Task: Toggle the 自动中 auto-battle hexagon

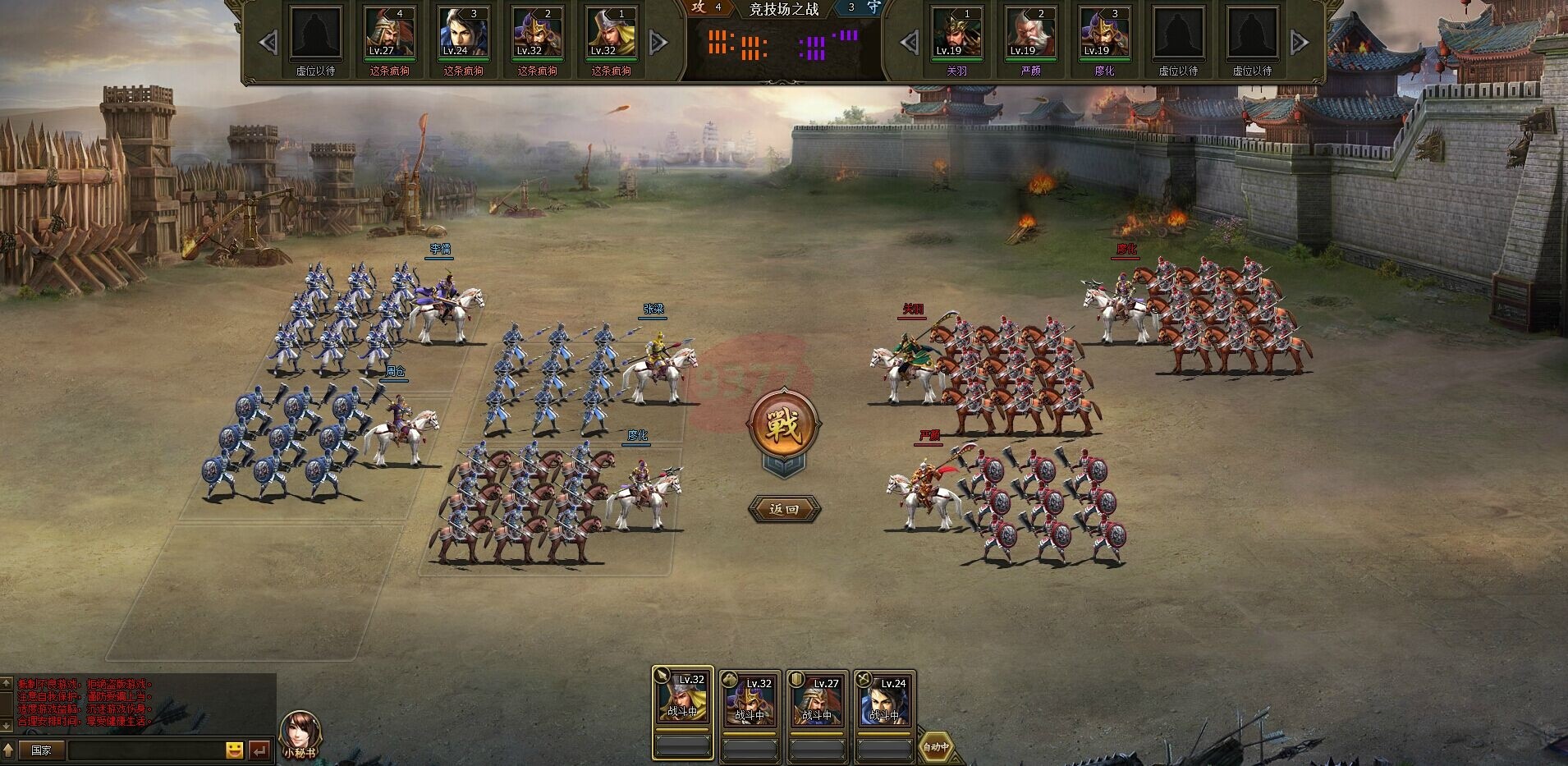Action: pos(935,746)
